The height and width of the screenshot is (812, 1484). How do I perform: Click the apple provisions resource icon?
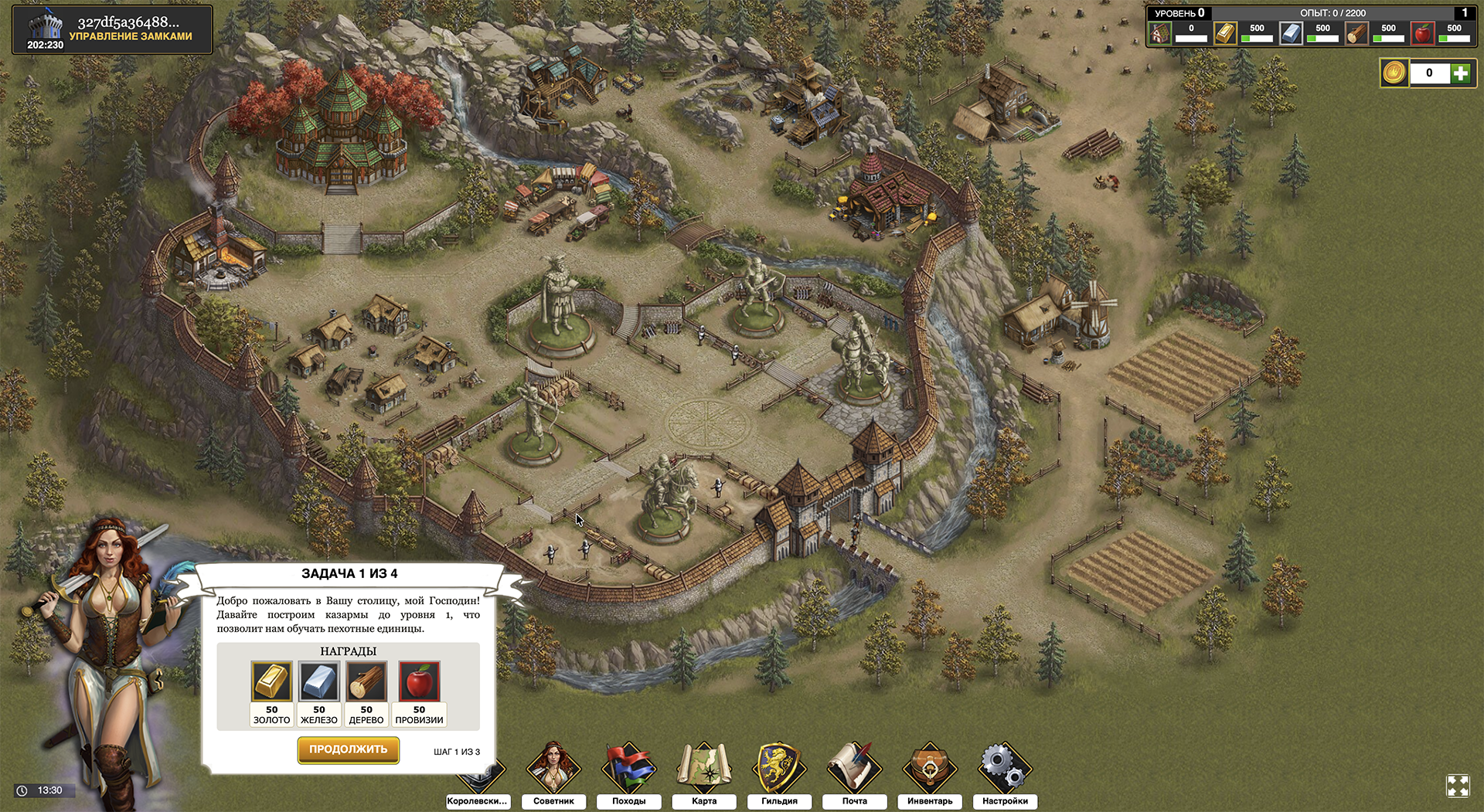(1422, 33)
